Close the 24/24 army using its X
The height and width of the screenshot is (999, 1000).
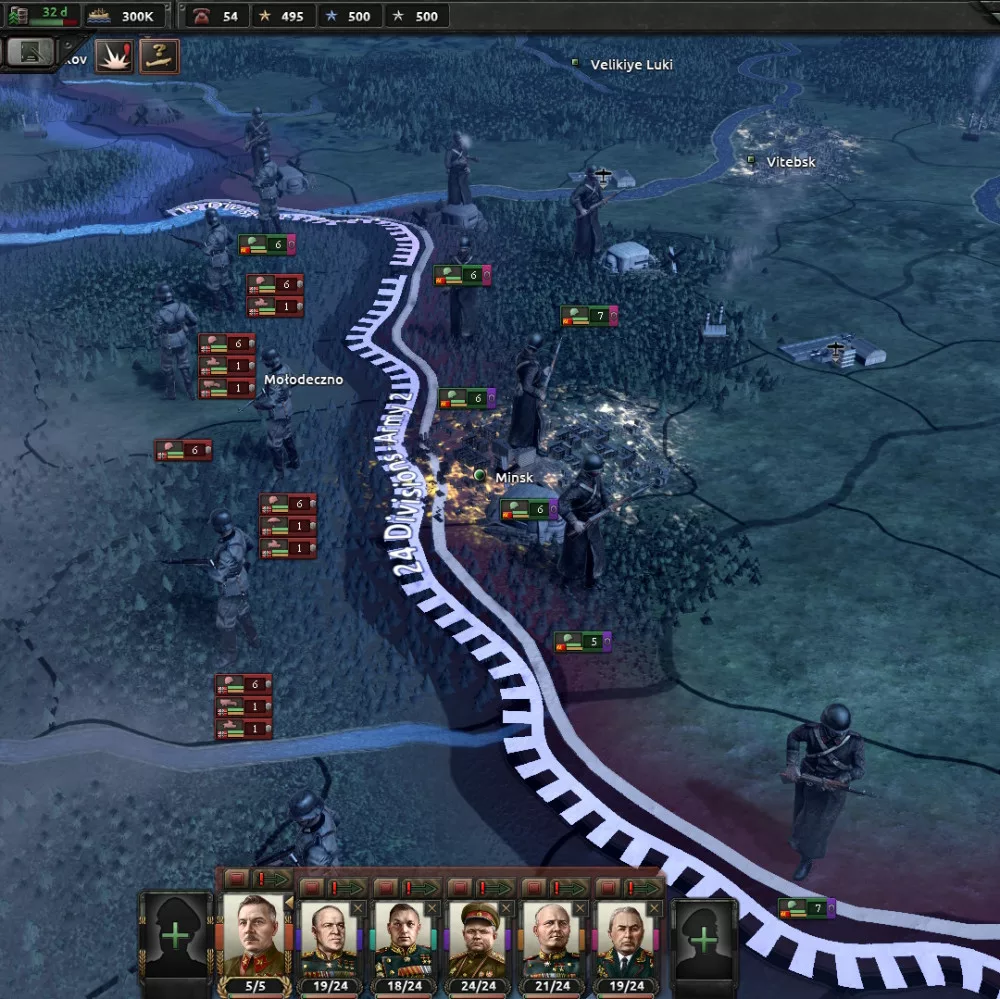pos(506,908)
